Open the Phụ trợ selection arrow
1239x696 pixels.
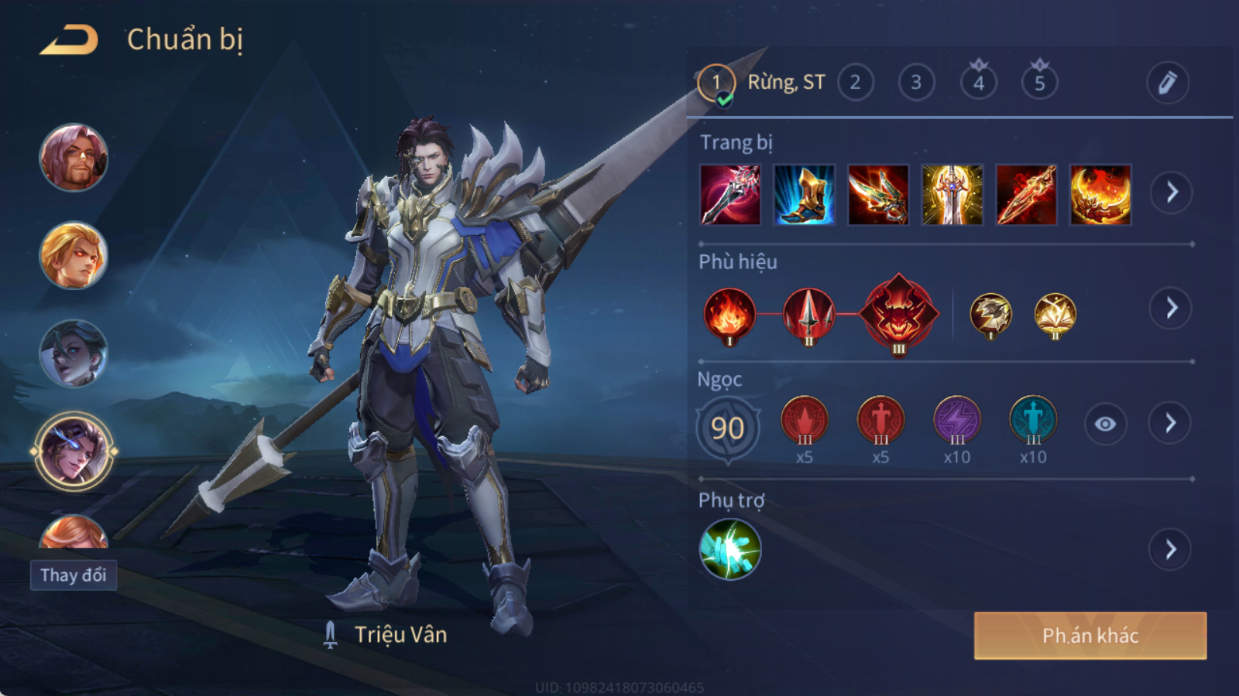point(1170,549)
